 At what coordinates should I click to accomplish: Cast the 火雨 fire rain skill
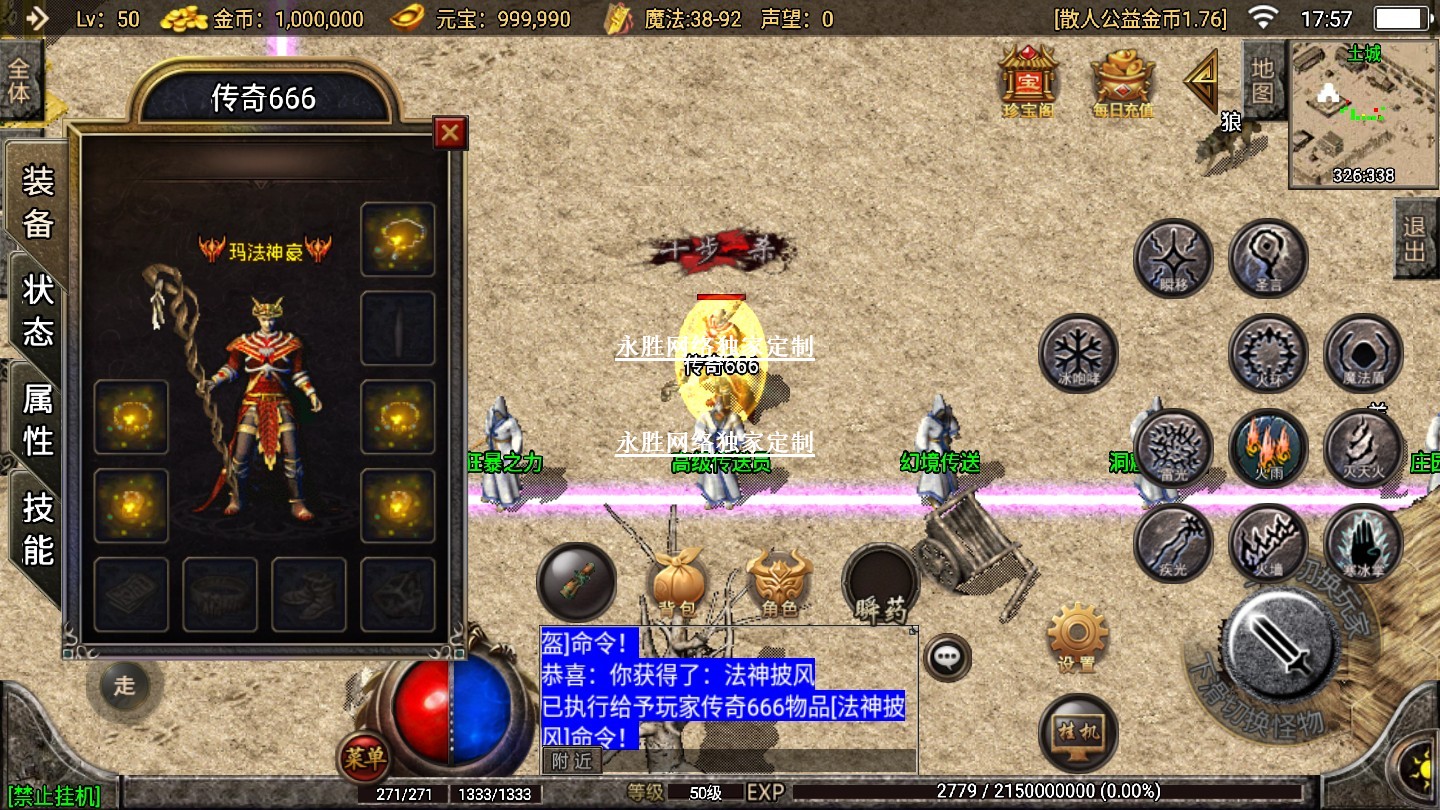tap(1268, 448)
